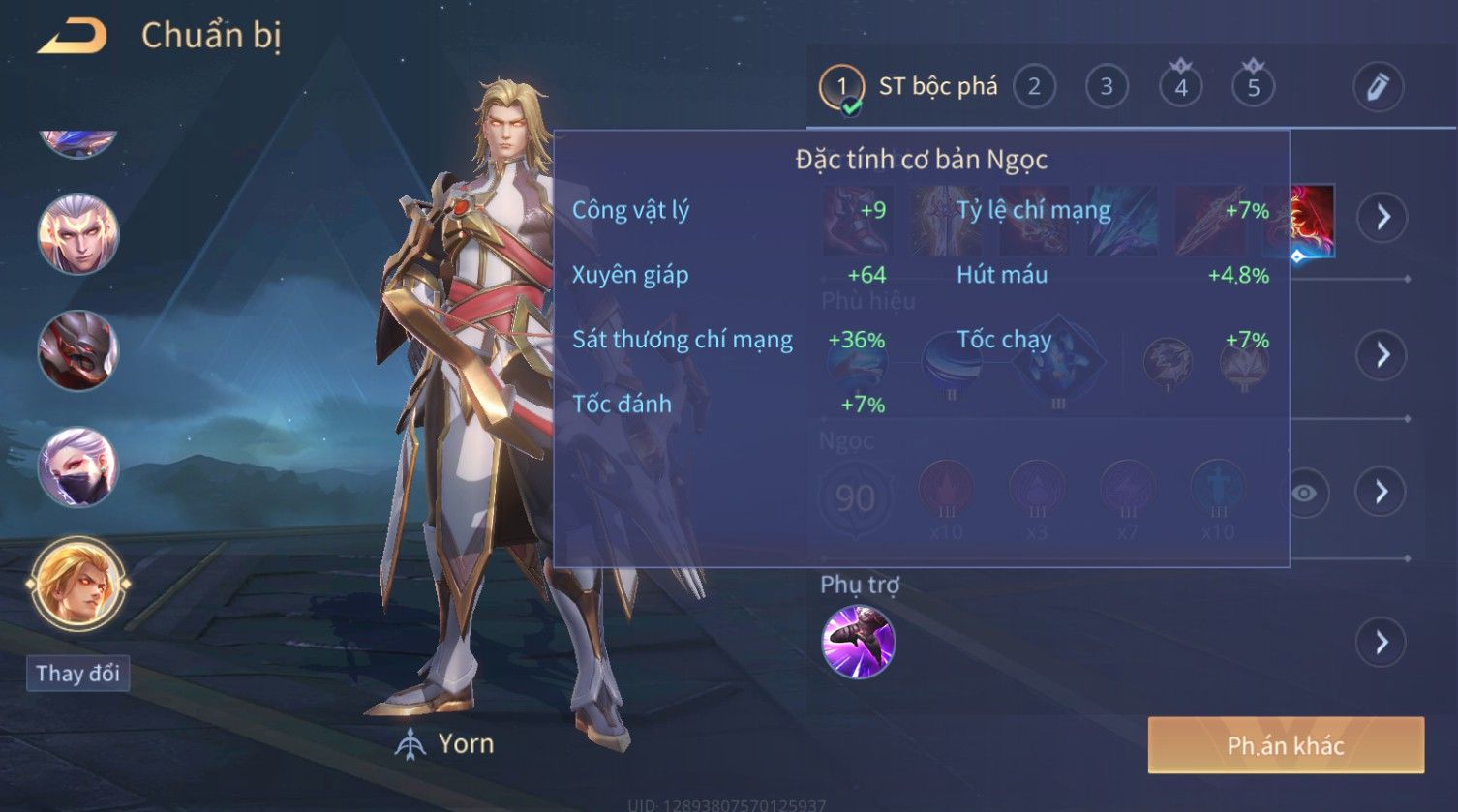Screen dimensions: 1458x812
Task: Toggle the Ngọc stats eye icon
Action: pyautogui.click(x=1304, y=494)
